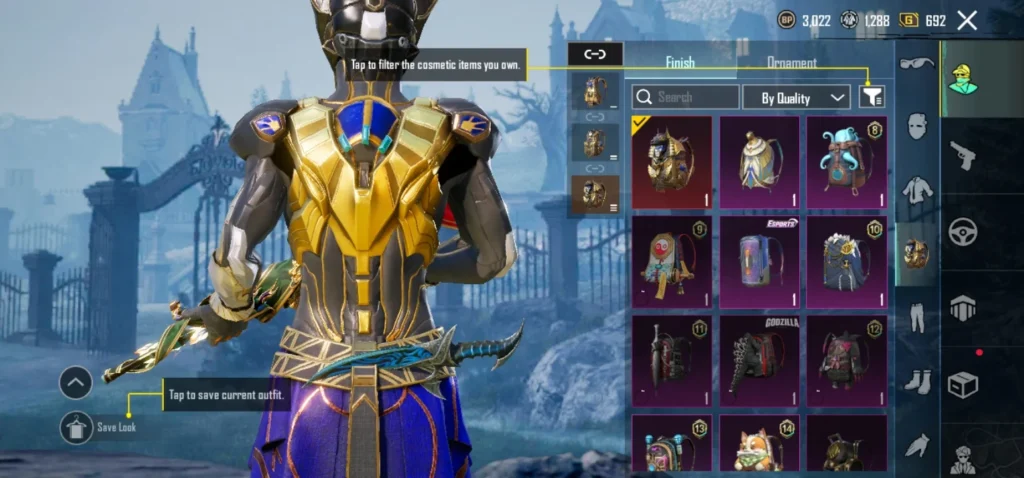The width and height of the screenshot is (1024, 478).
Task: Choose the Esports backpack skin
Action: [760, 262]
